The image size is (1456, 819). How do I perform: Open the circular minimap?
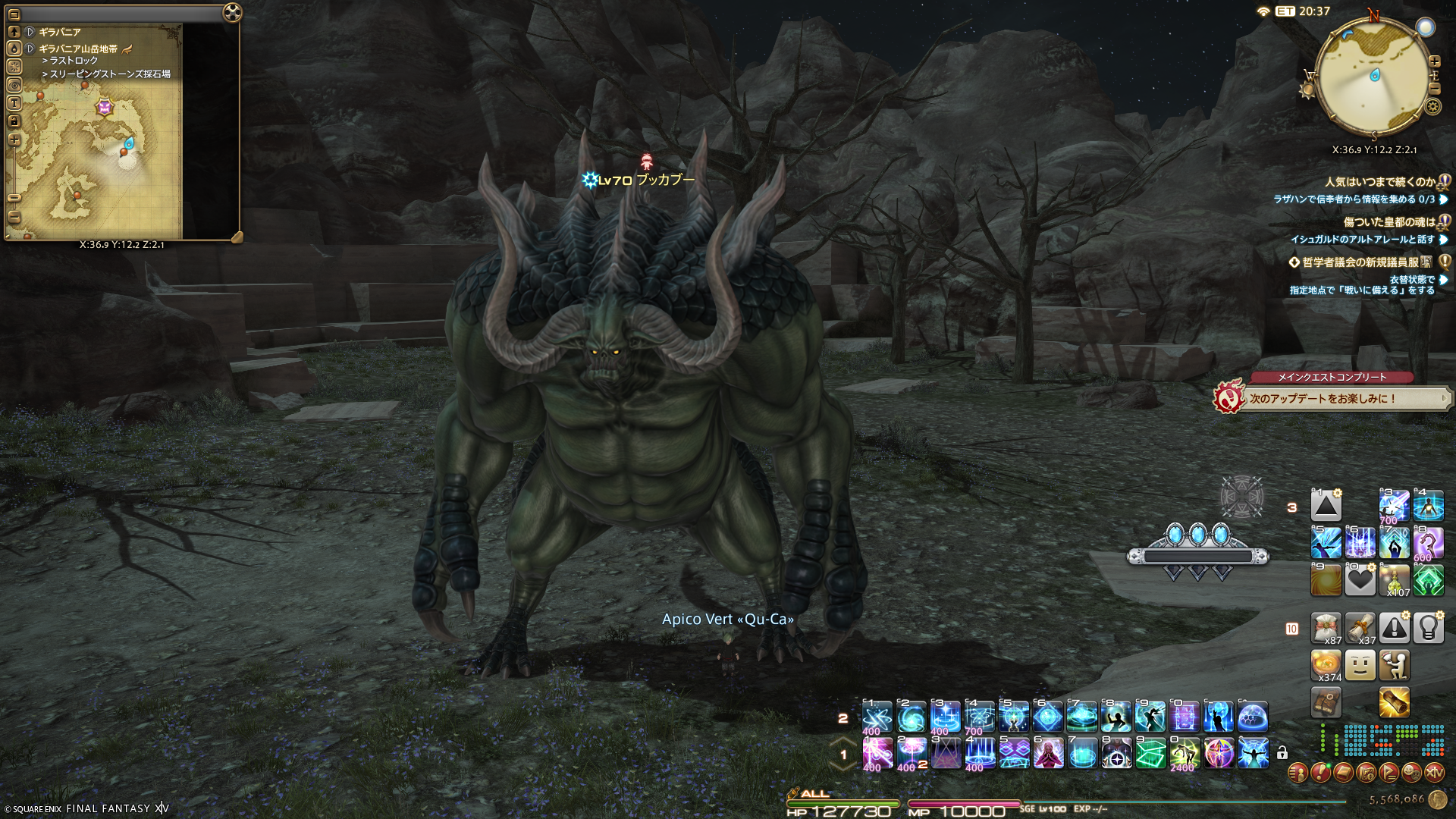[x=1373, y=77]
